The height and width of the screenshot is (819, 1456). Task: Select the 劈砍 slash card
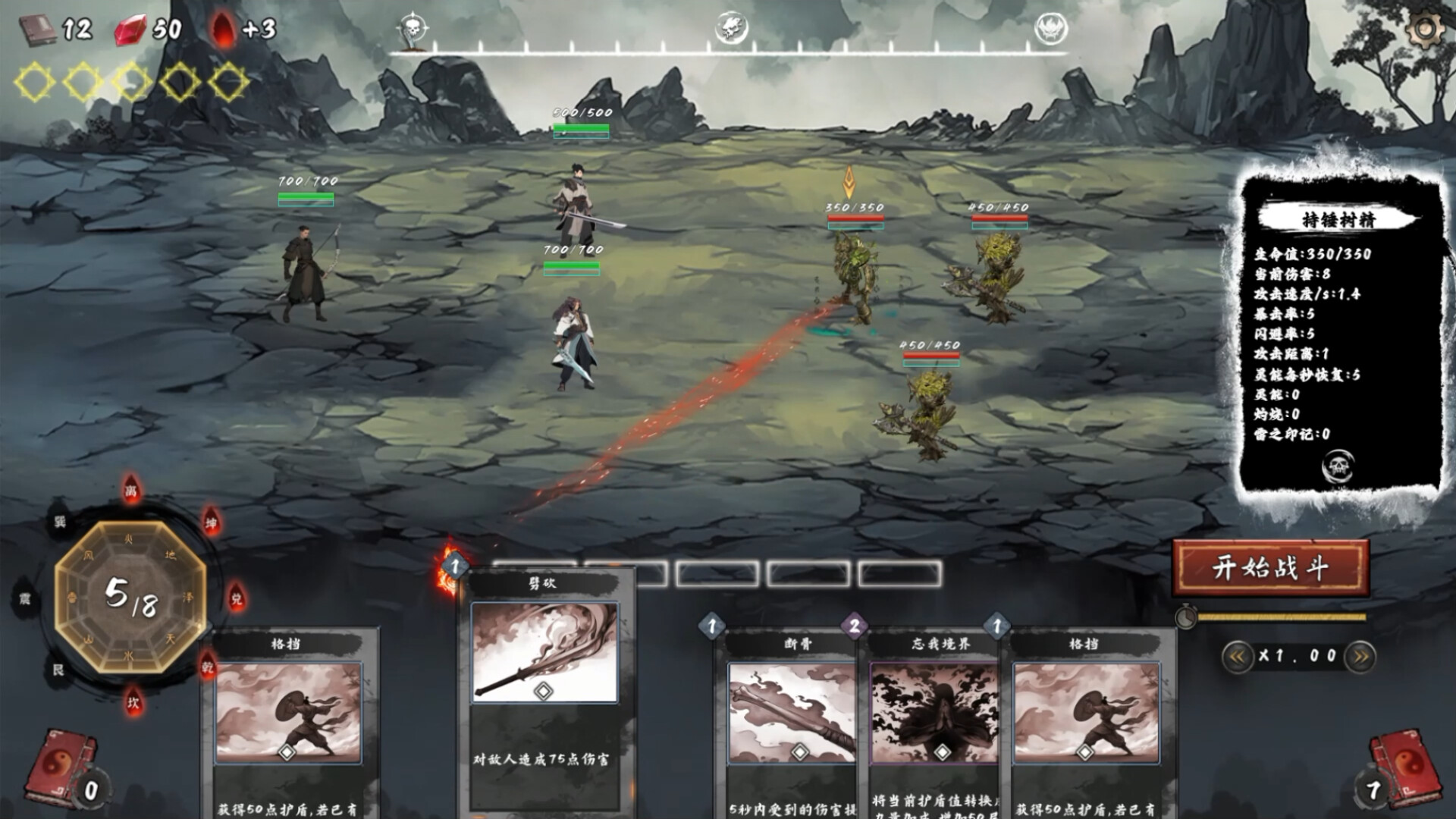[x=544, y=682]
